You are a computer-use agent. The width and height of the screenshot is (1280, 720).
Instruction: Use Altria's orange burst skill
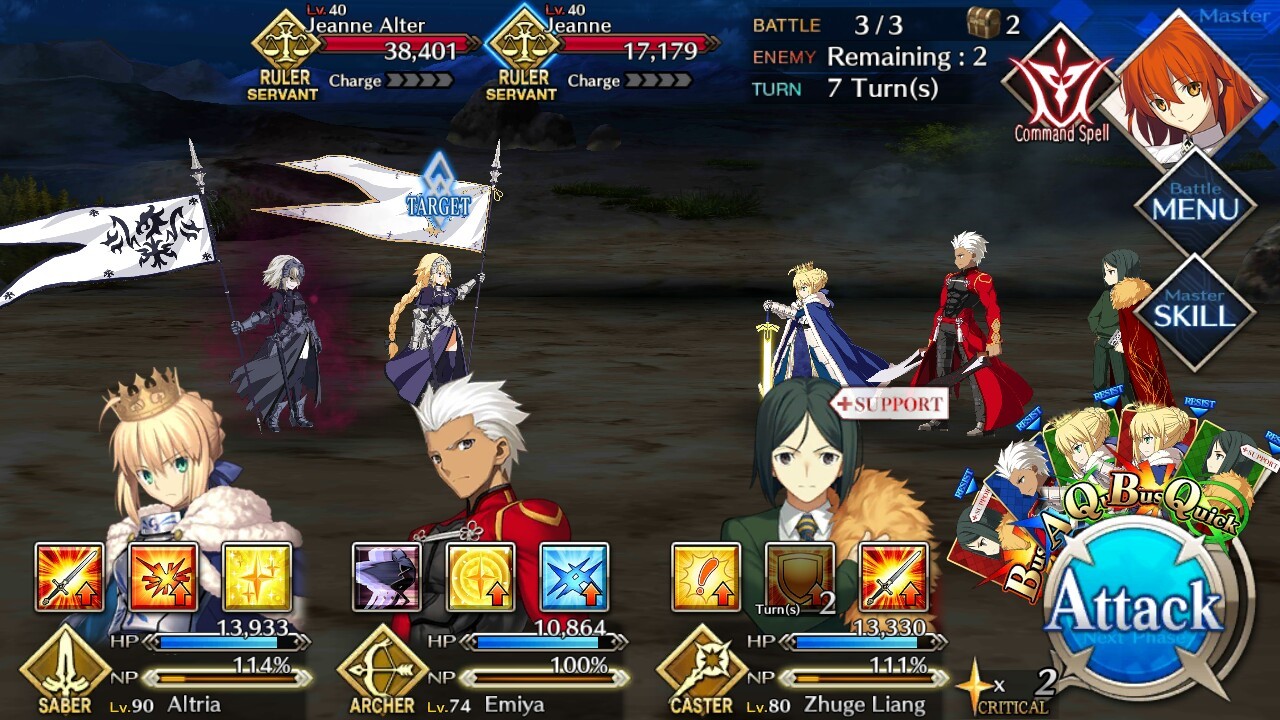click(163, 577)
